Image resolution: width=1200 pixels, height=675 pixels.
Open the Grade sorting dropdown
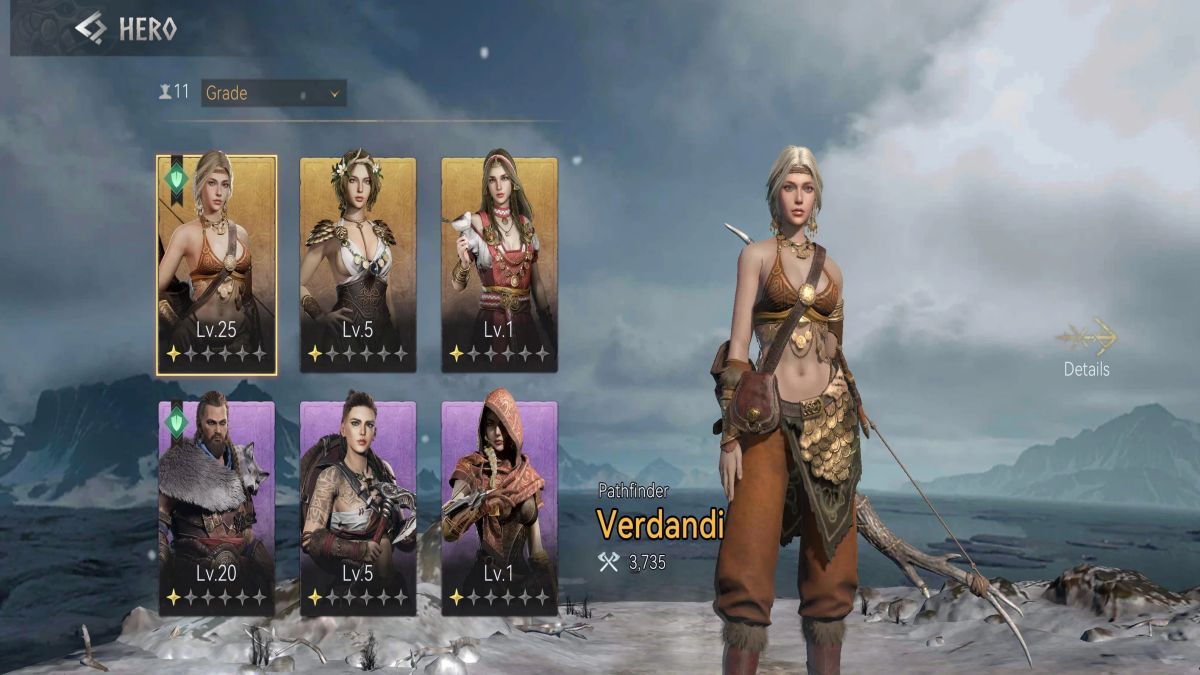(x=273, y=93)
